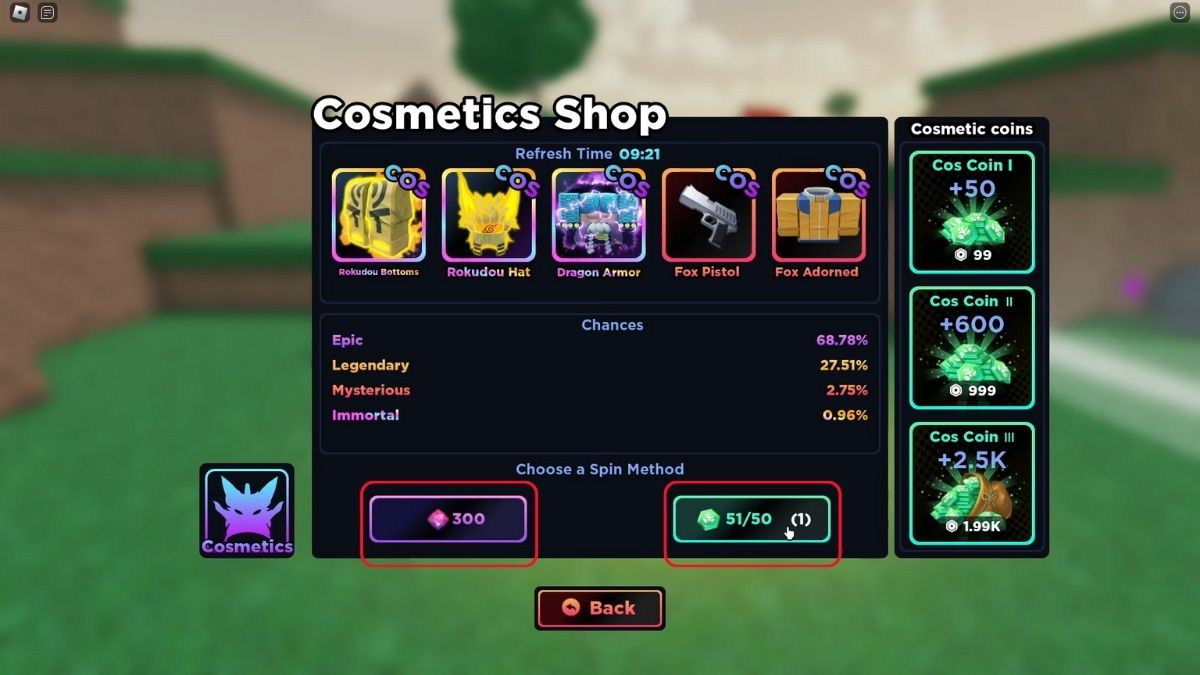This screenshot has height=675, width=1200.
Task: Select the Fox Pistol item
Action: pyautogui.click(x=708, y=216)
